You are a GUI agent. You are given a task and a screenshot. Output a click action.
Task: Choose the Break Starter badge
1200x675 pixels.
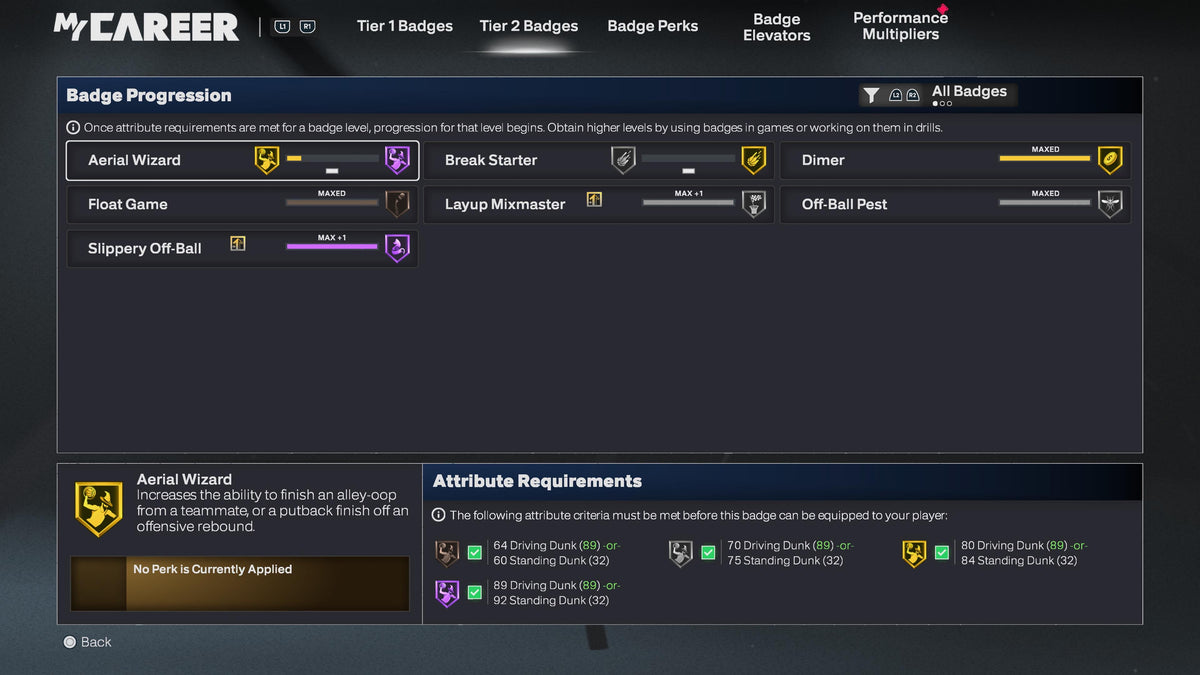(x=598, y=160)
